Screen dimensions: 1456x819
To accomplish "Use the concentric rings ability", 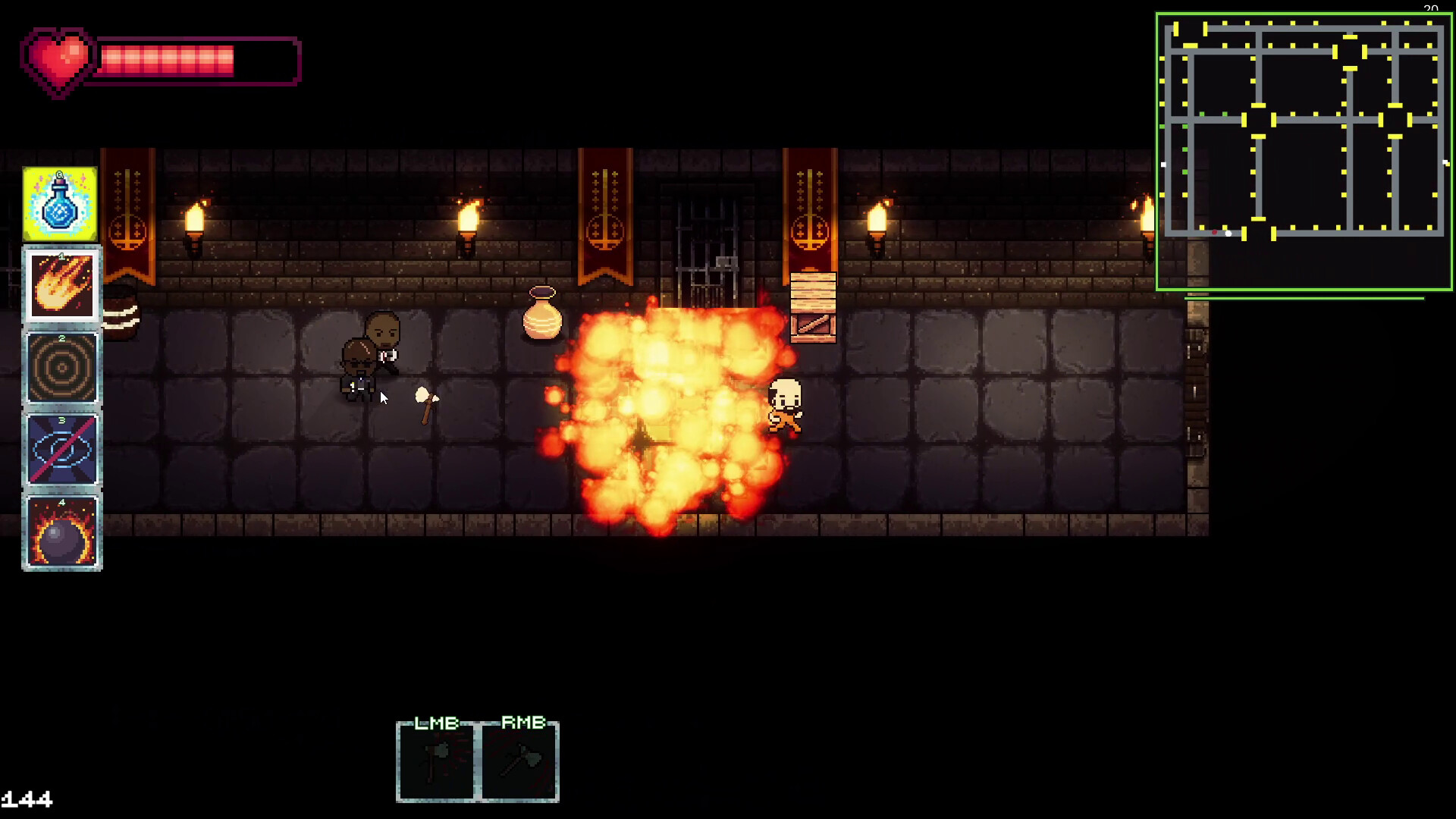I will pyautogui.click(x=61, y=369).
